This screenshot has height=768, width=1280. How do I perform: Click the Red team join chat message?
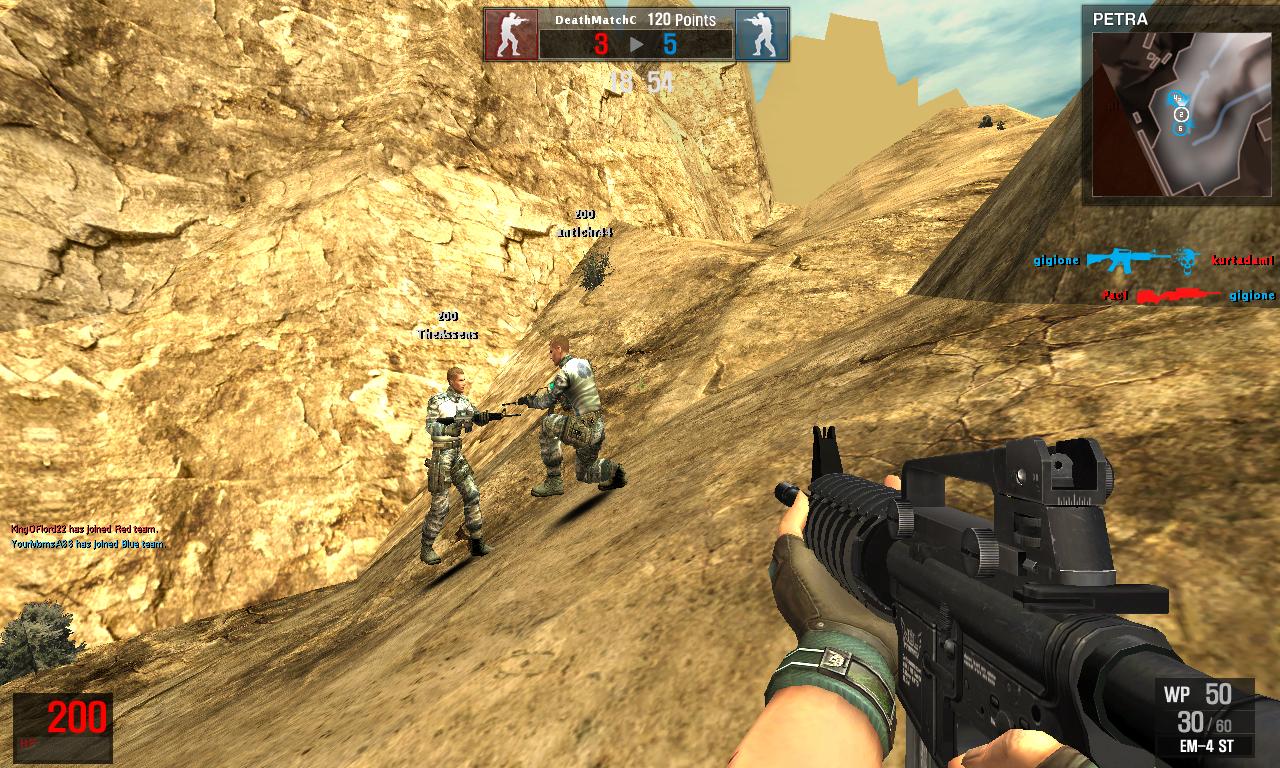(x=85, y=529)
